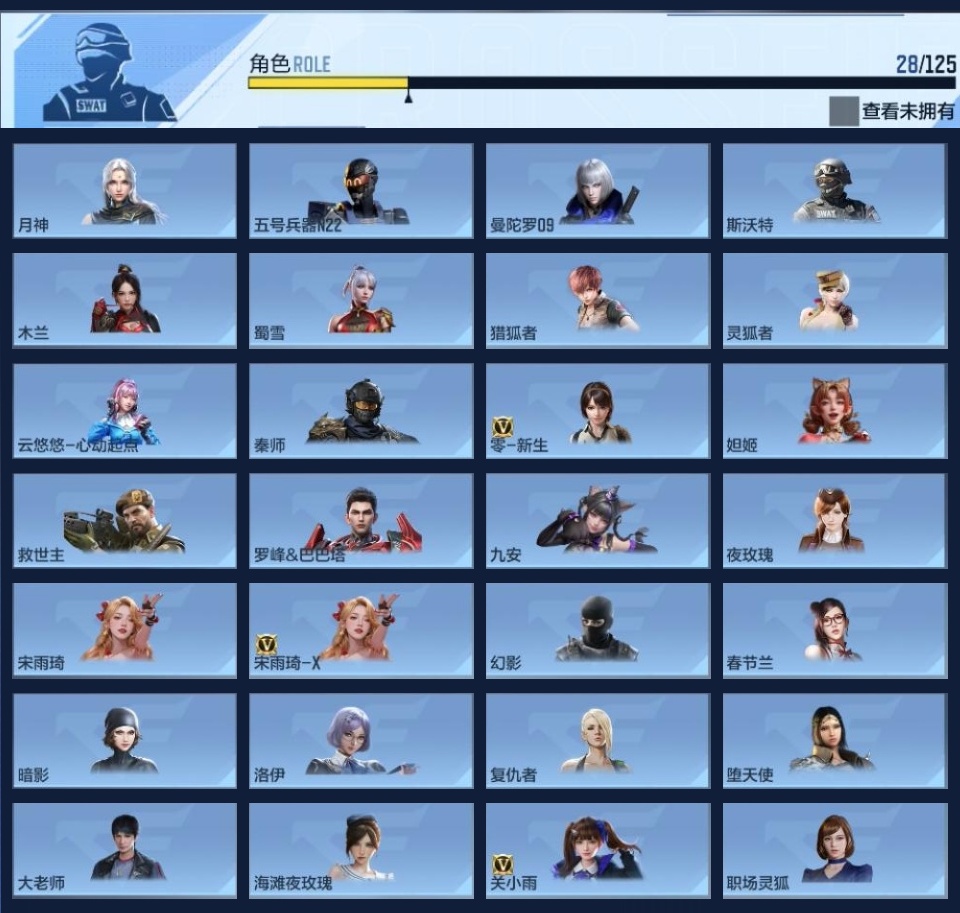Select the 堕天使 character tile

point(835,740)
